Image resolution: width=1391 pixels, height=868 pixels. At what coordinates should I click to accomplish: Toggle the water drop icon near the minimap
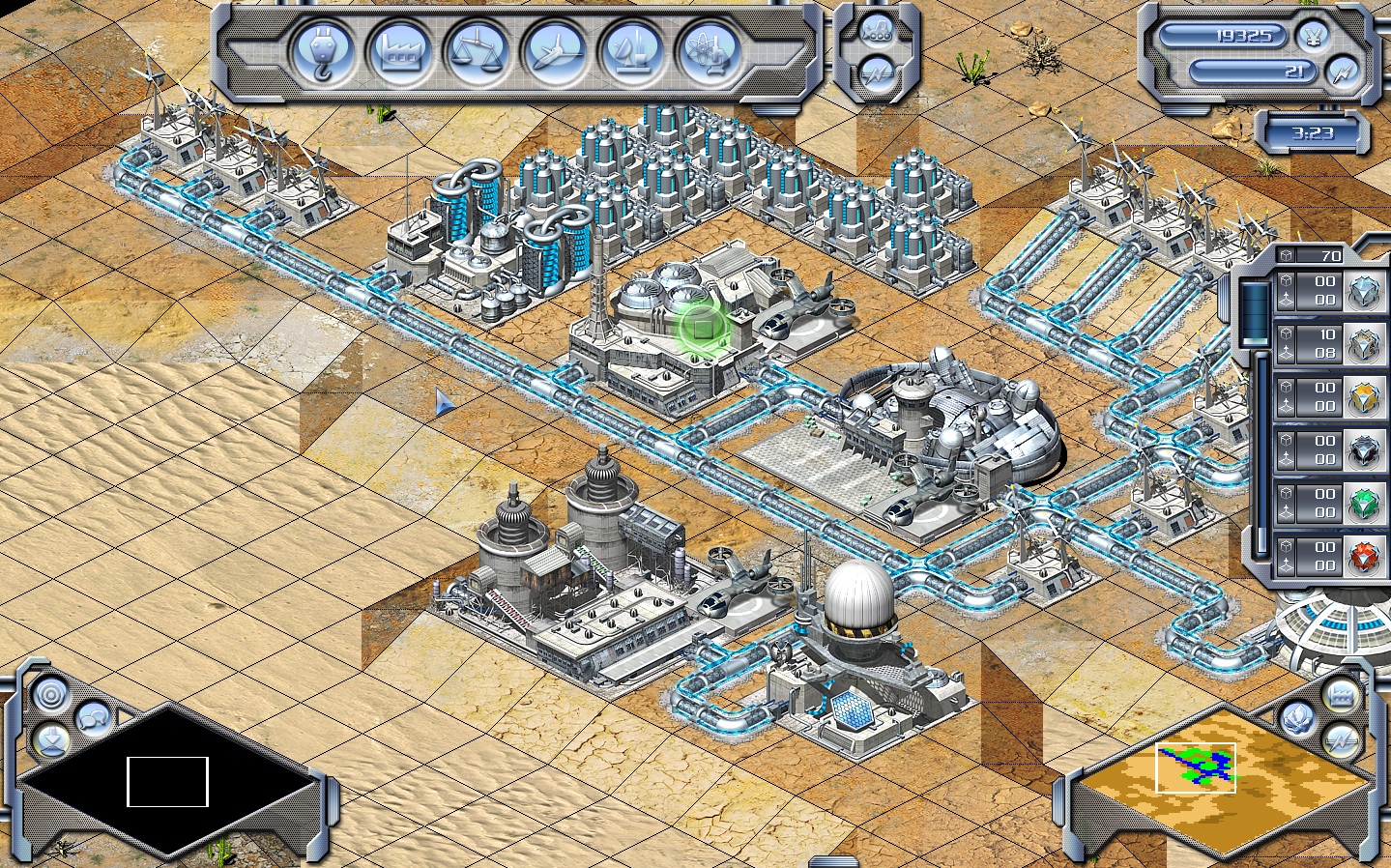tap(1298, 720)
